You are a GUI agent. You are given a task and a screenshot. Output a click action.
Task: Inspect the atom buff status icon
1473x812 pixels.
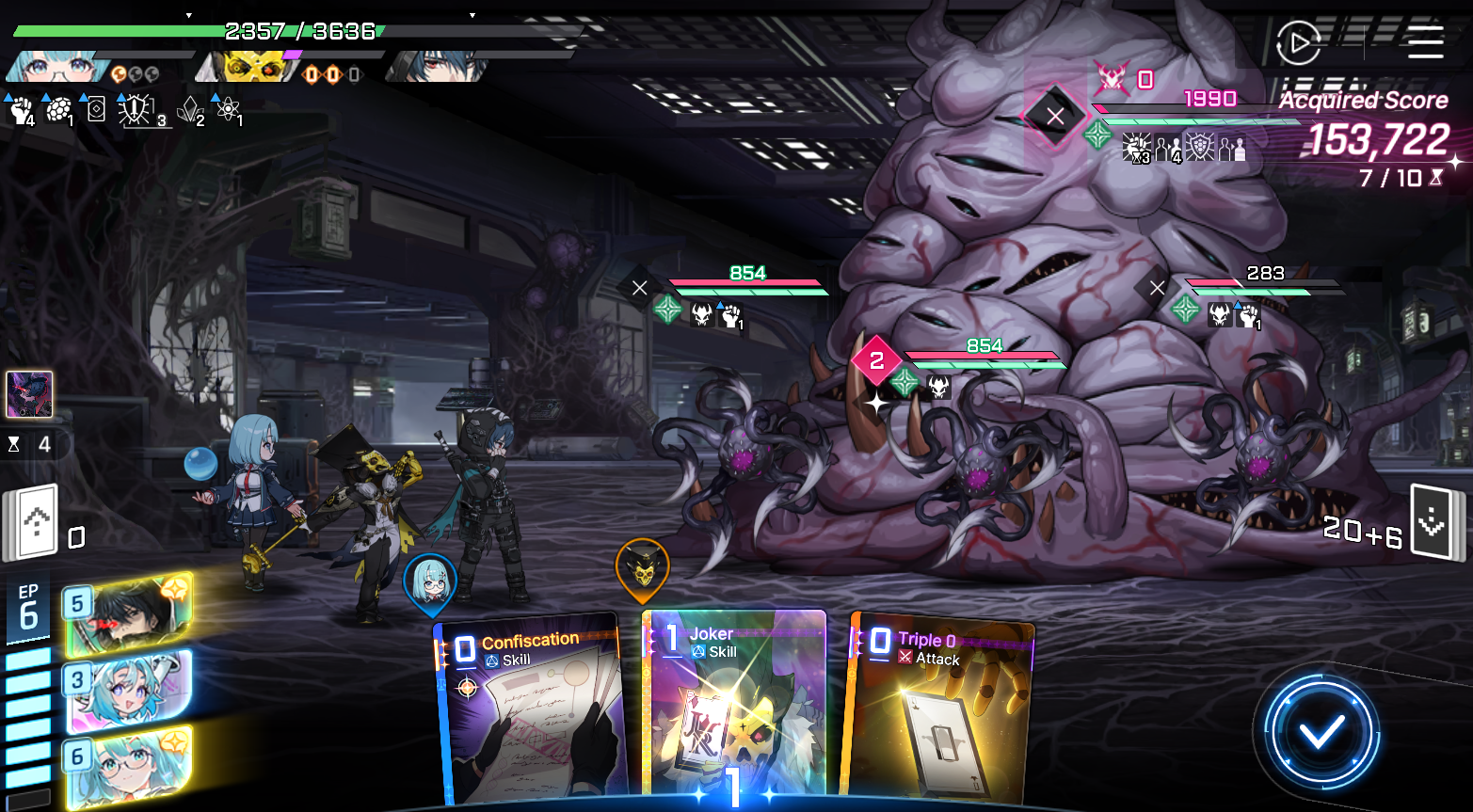(x=228, y=110)
